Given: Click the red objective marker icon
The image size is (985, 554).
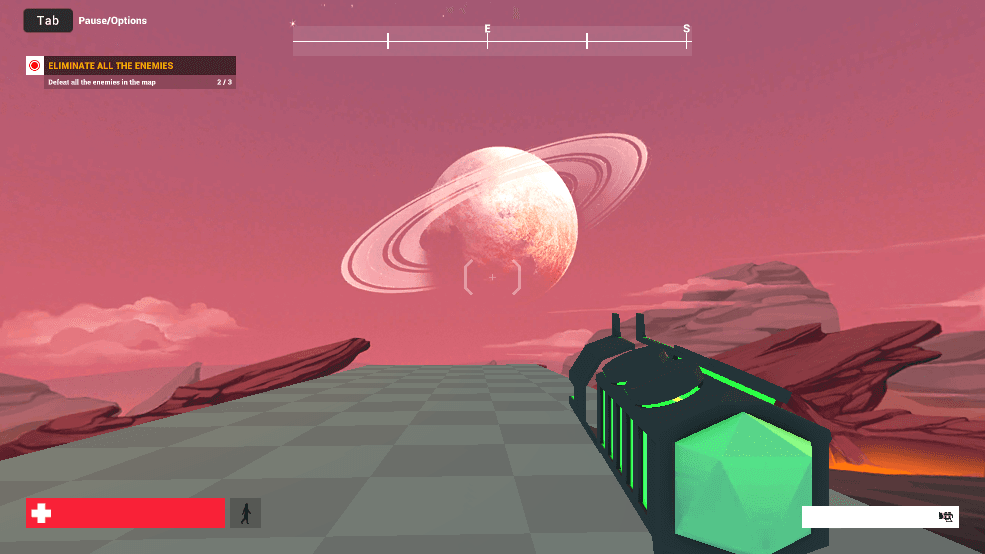Looking at the screenshot, I should (x=35, y=66).
